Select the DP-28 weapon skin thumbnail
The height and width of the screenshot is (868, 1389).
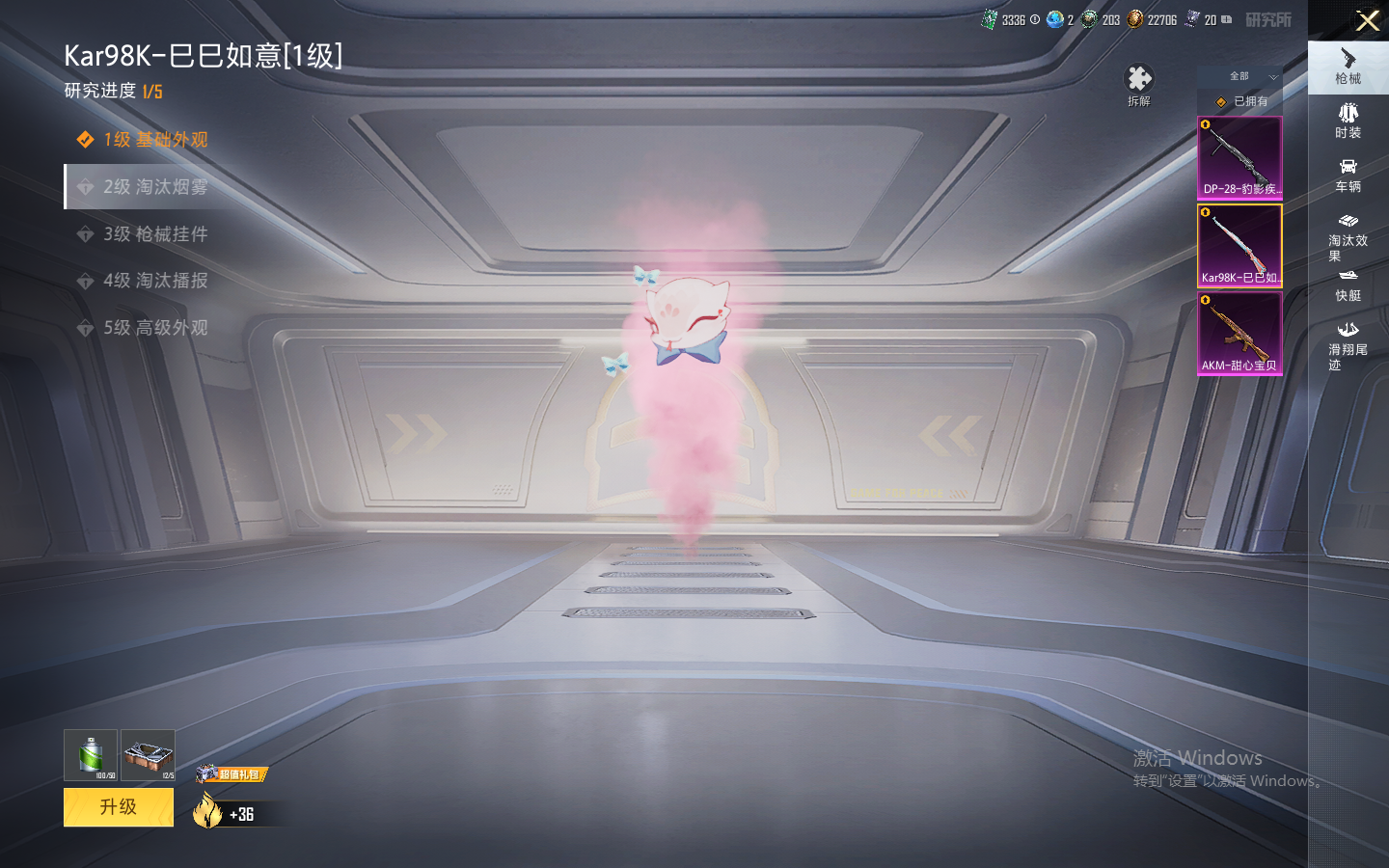click(1239, 157)
